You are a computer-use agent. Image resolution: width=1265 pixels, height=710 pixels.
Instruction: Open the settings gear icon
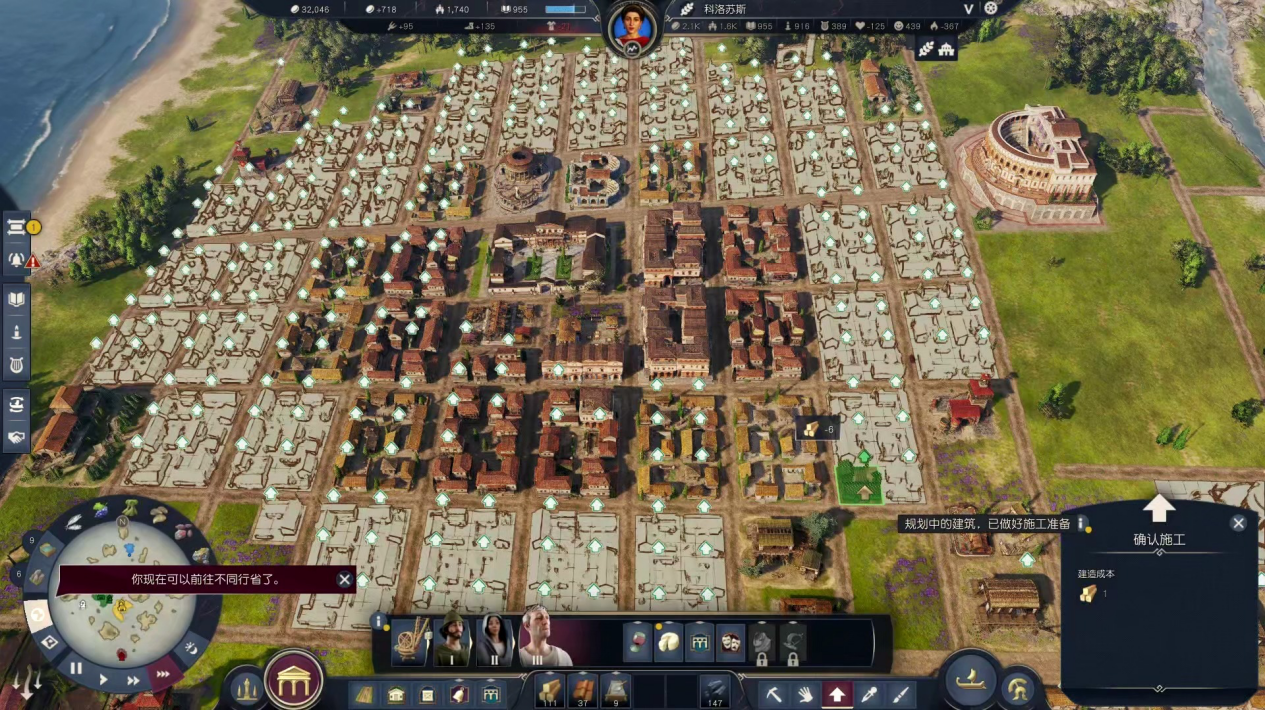click(991, 8)
